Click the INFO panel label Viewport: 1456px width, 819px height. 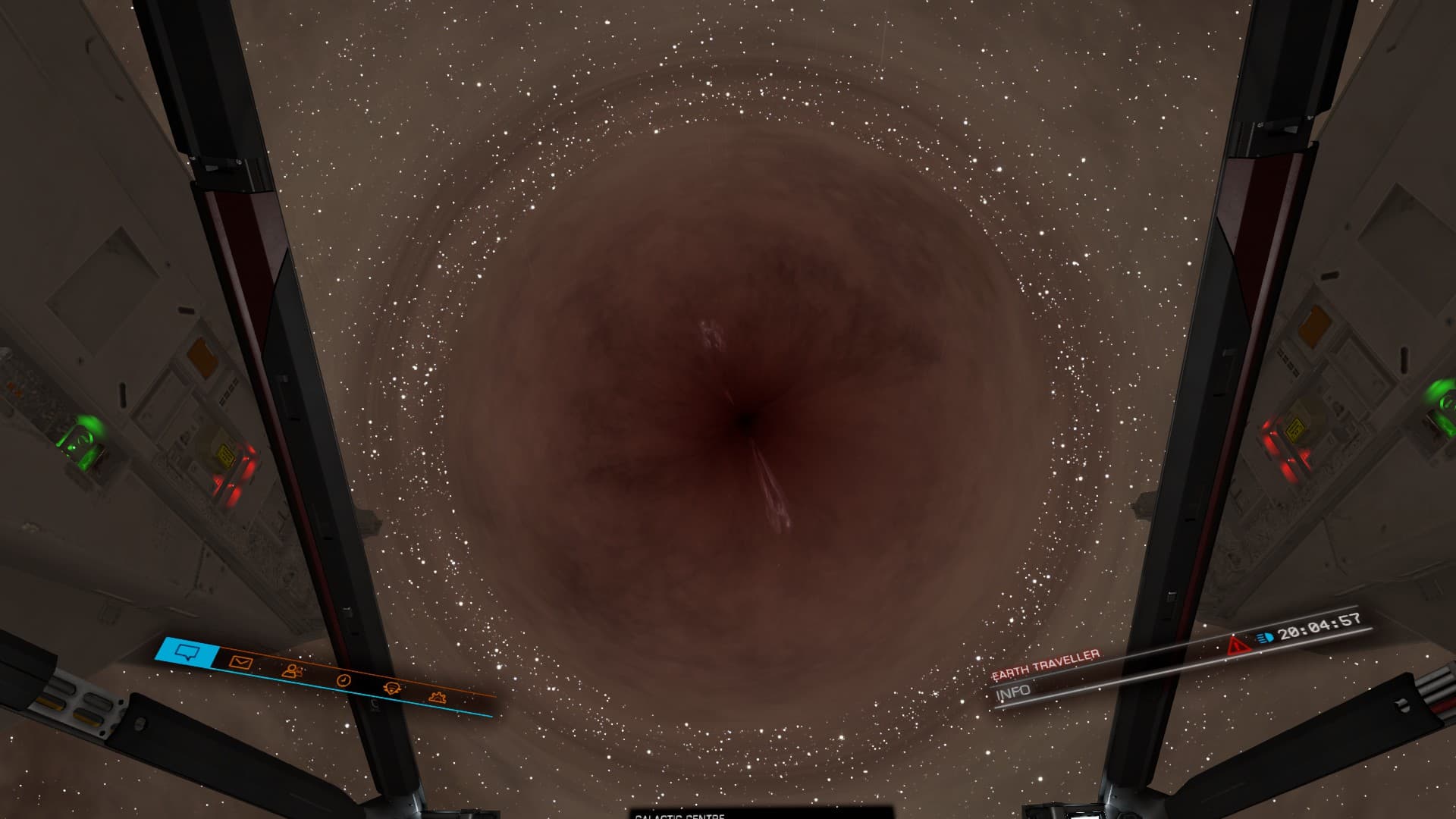[1014, 692]
